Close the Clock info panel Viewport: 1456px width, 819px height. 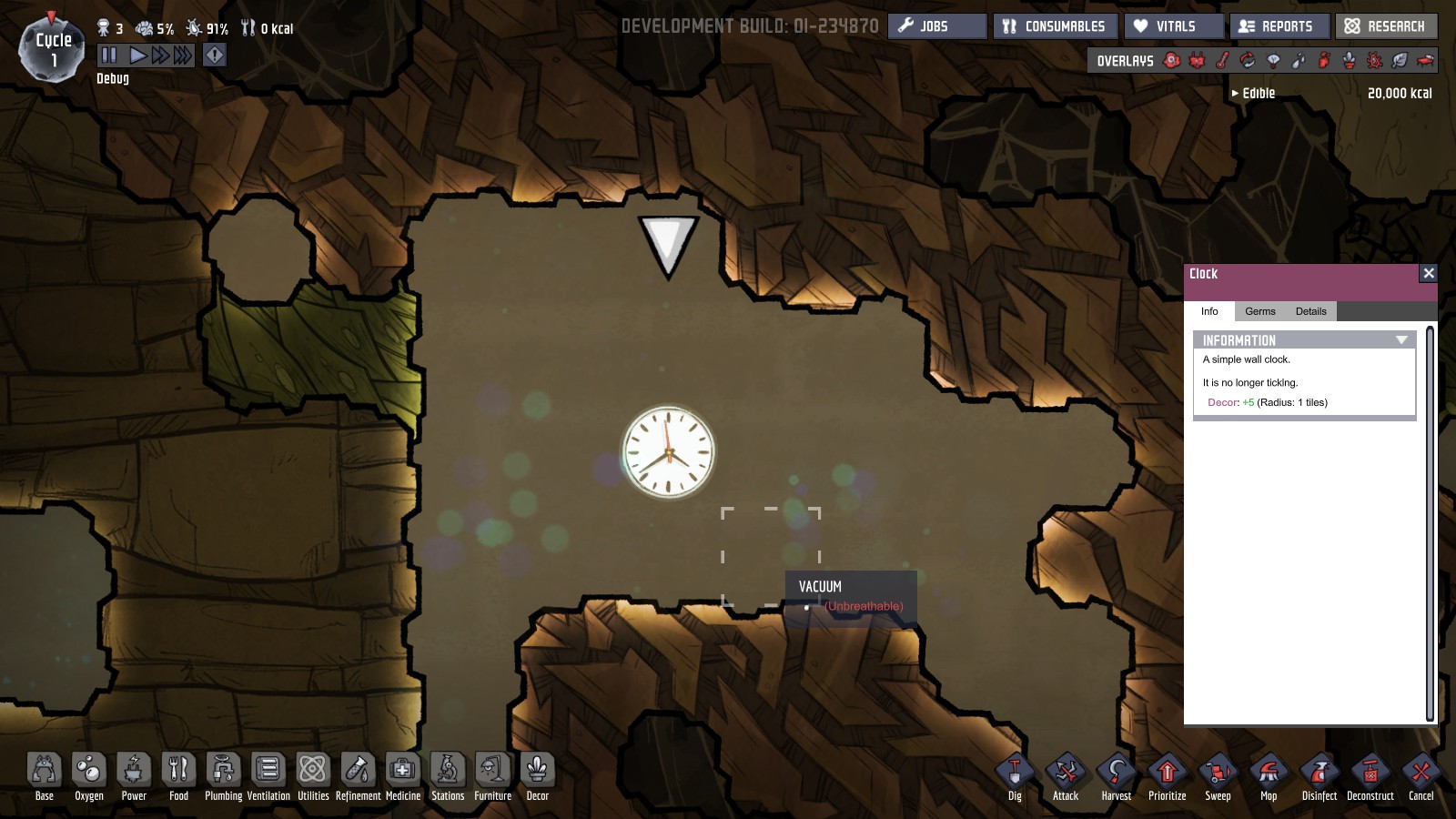coord(1428,273)
